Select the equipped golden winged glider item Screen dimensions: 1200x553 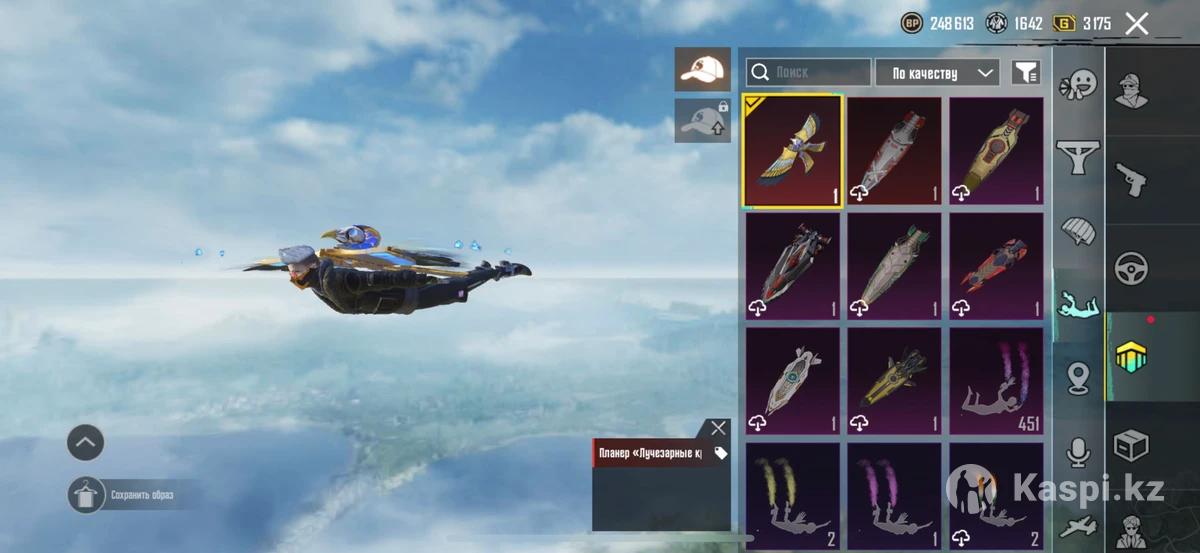pyautogui.click(x=792, y=151)
